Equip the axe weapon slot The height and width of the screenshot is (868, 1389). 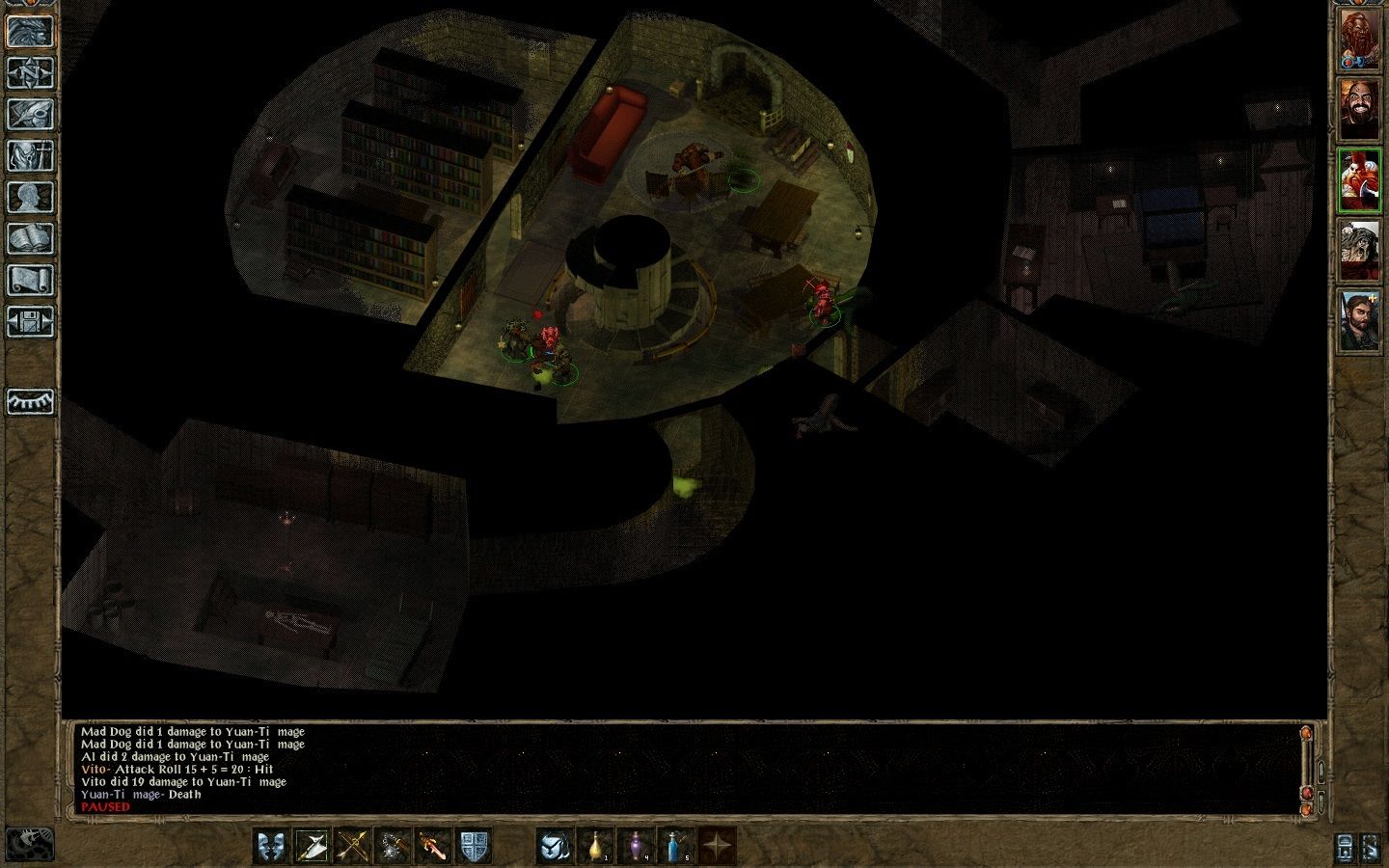point(313,846)
